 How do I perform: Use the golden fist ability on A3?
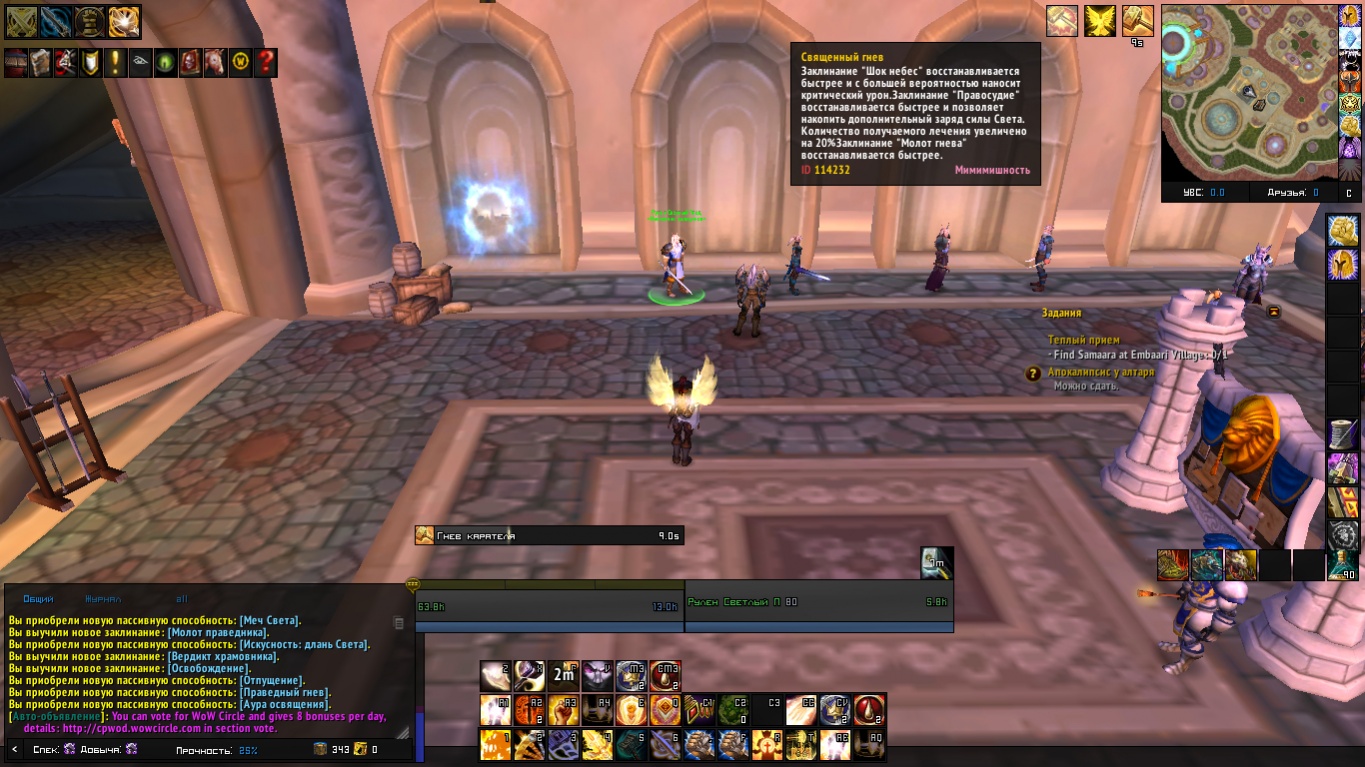[x=563, y=710]
